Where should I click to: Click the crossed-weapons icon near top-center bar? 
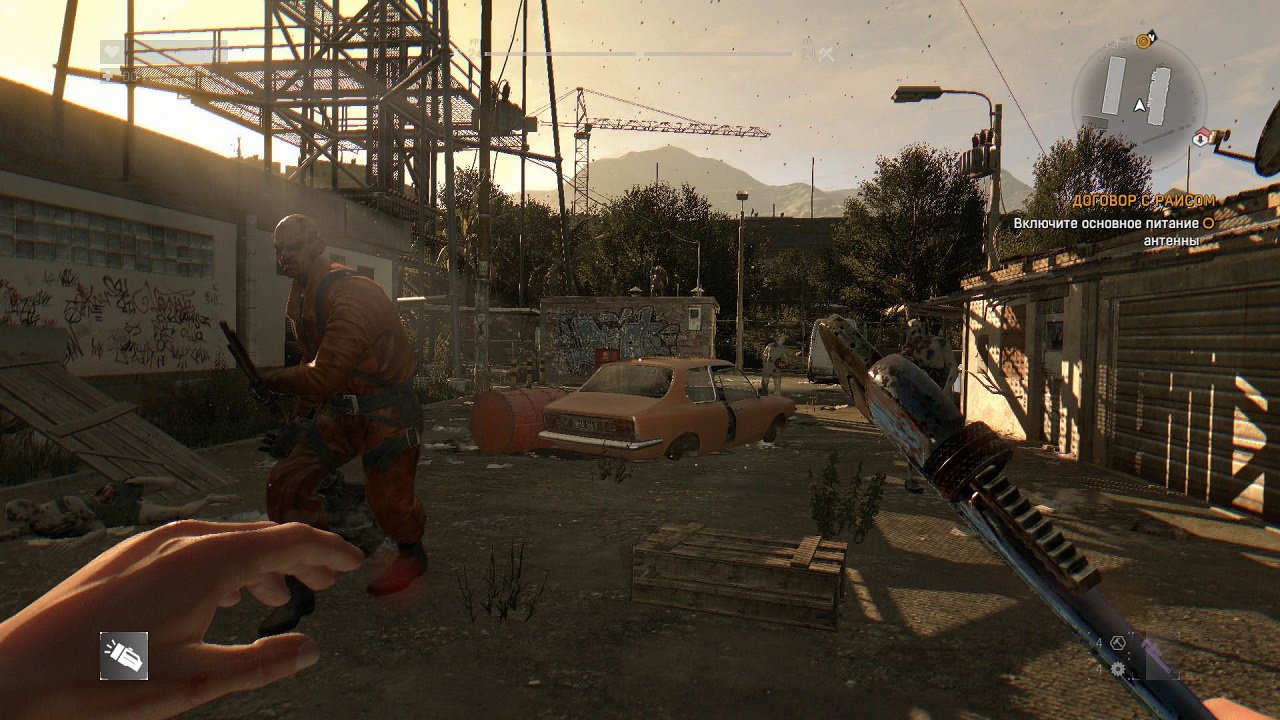coord(826,53)
